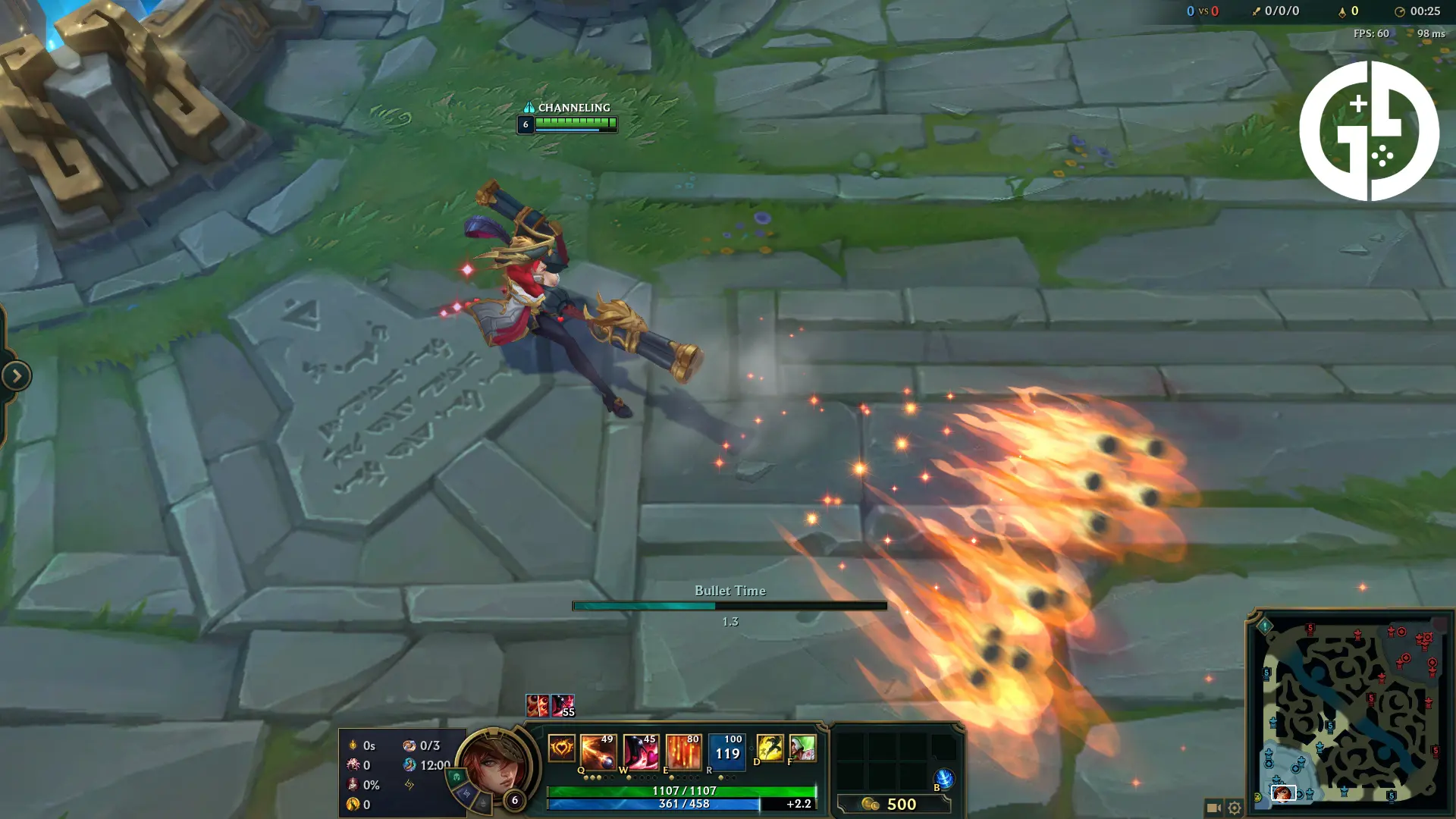
Task: Click the attack damage stat icon
Action: (x=353, y=747)
